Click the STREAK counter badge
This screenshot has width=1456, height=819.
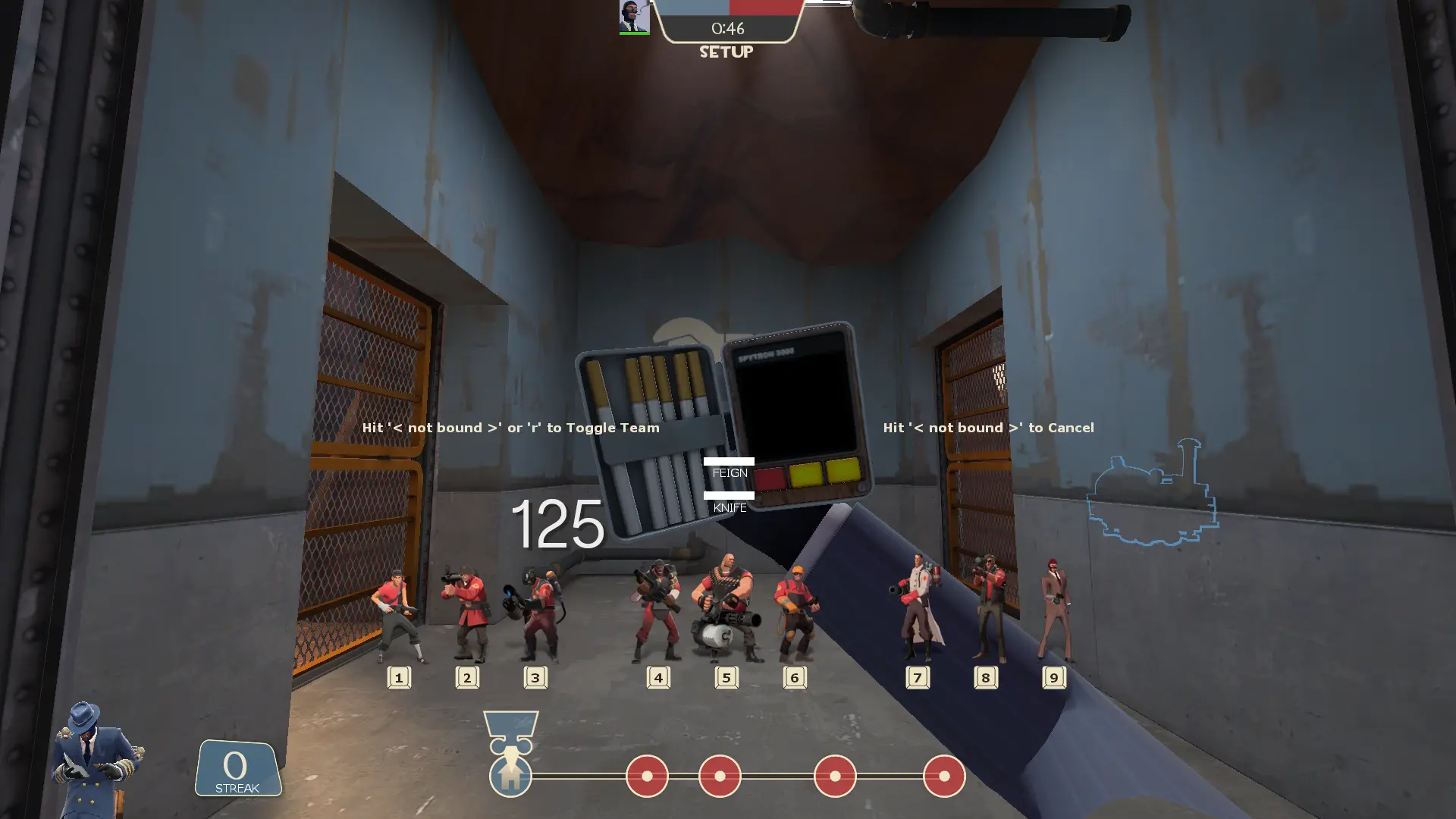(236, 769)
